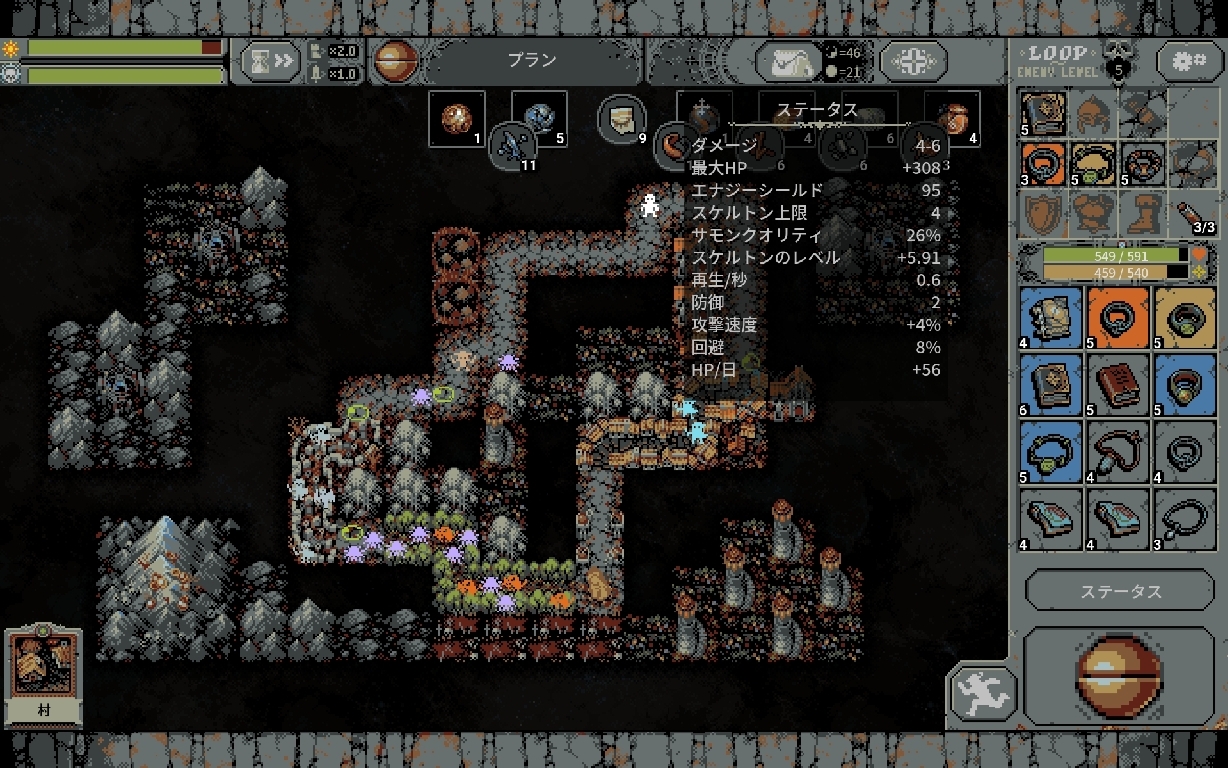The height and width of the screenshot is (768, 1228).
Task: Activate the large orb button bottom right
Action: click(1118, 676)
